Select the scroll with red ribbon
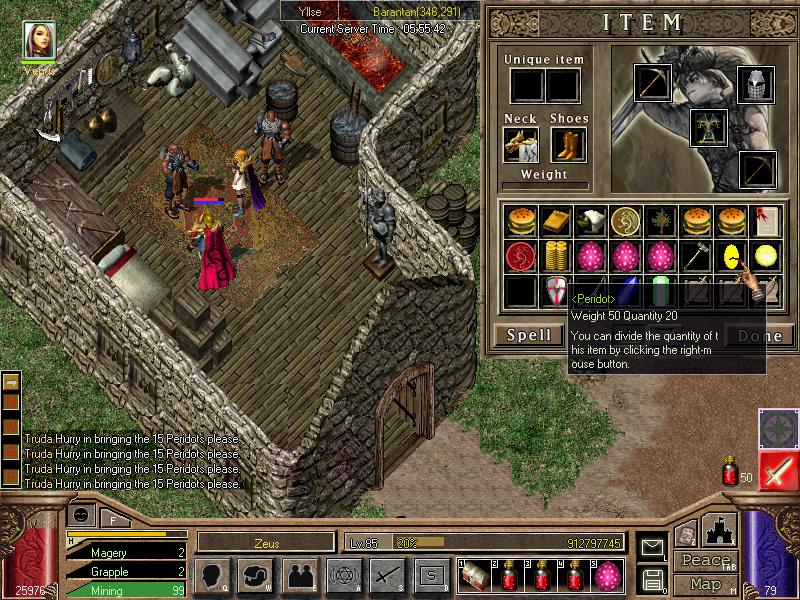 pyautogui.click(x=764, y=219)
